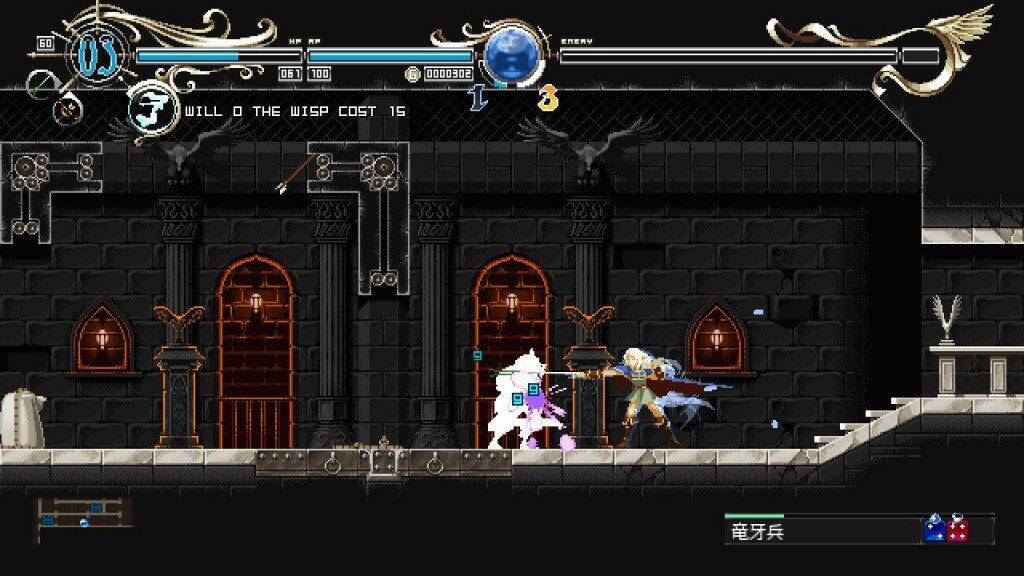1024x576 pixels.
Task: Select the small sword icon below the bow
Action: (68, 108)
